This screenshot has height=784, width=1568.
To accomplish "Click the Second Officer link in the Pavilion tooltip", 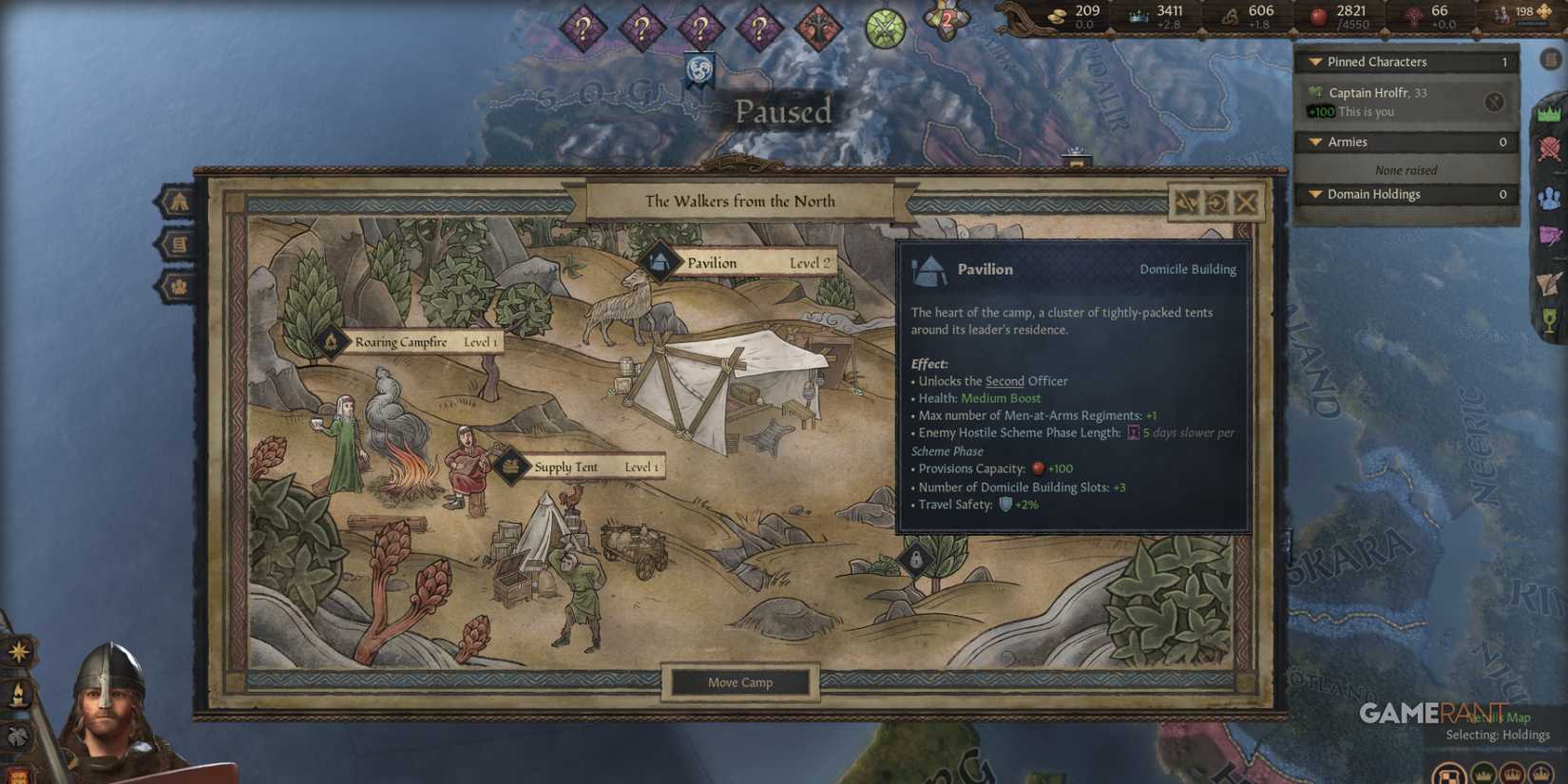I will (x=1028, y=380).
